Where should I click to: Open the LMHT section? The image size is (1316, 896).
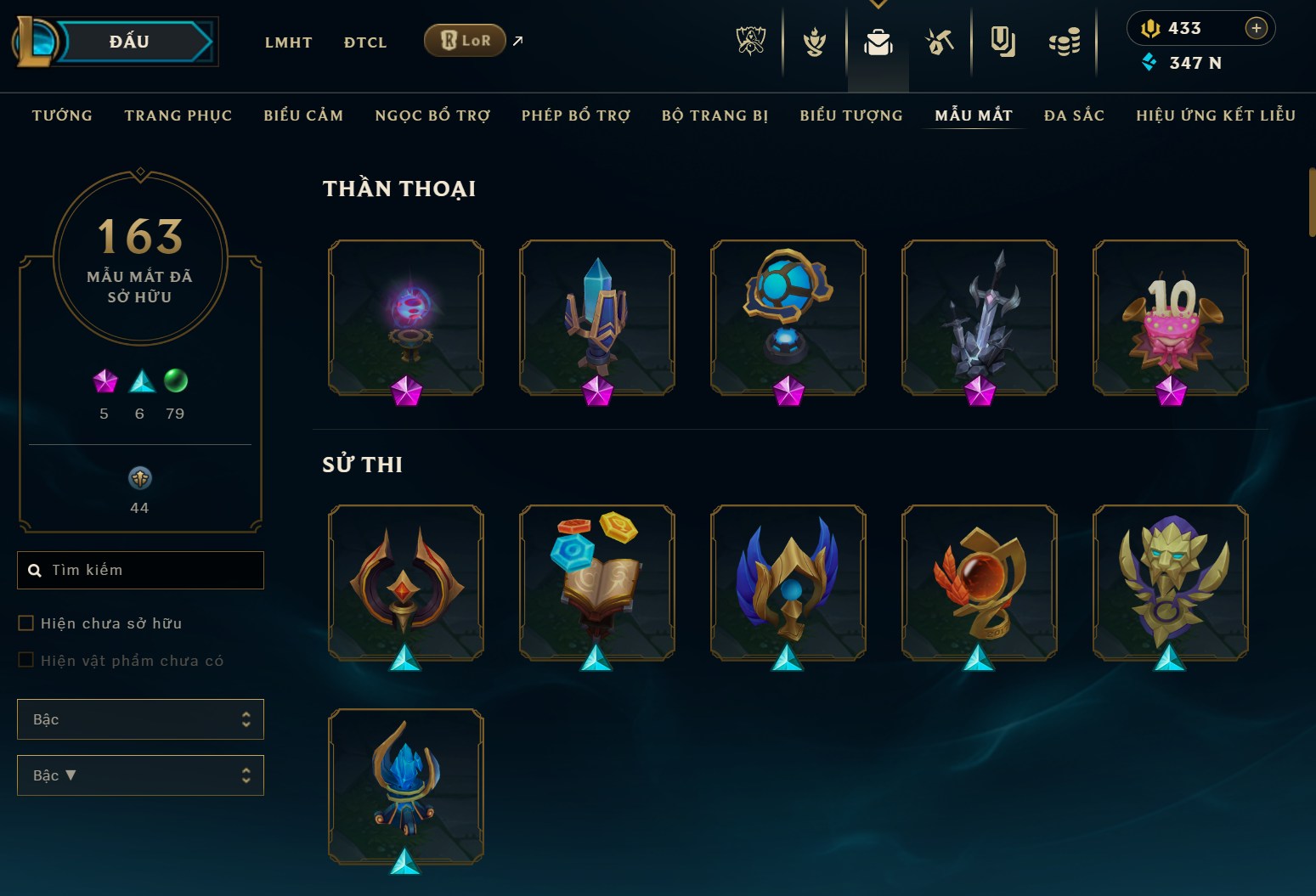[x=288, y=42]
